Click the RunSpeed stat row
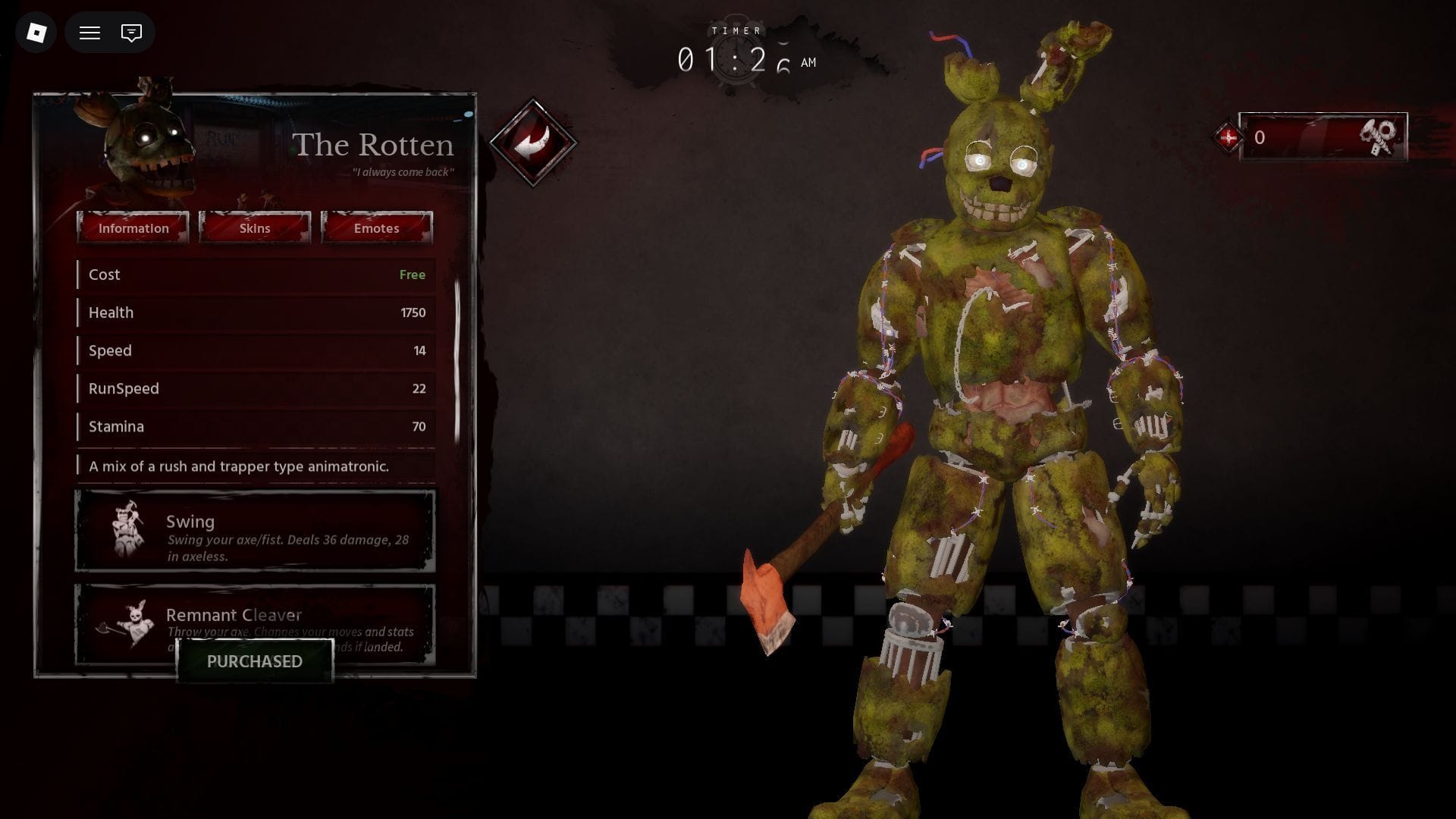Screen dimensions: 1456x819 click(255, 388)
